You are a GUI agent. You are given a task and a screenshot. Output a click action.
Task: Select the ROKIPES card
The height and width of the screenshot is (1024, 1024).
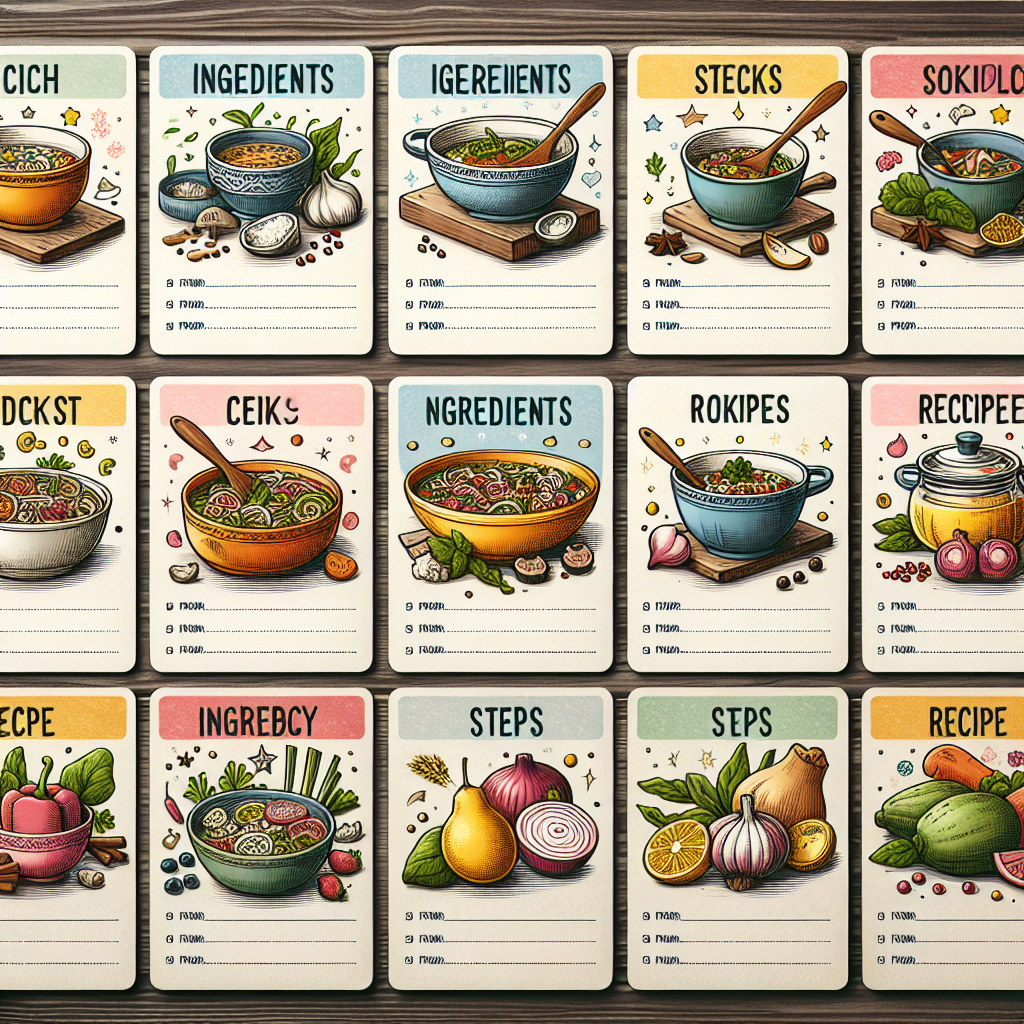click(737, 524)
